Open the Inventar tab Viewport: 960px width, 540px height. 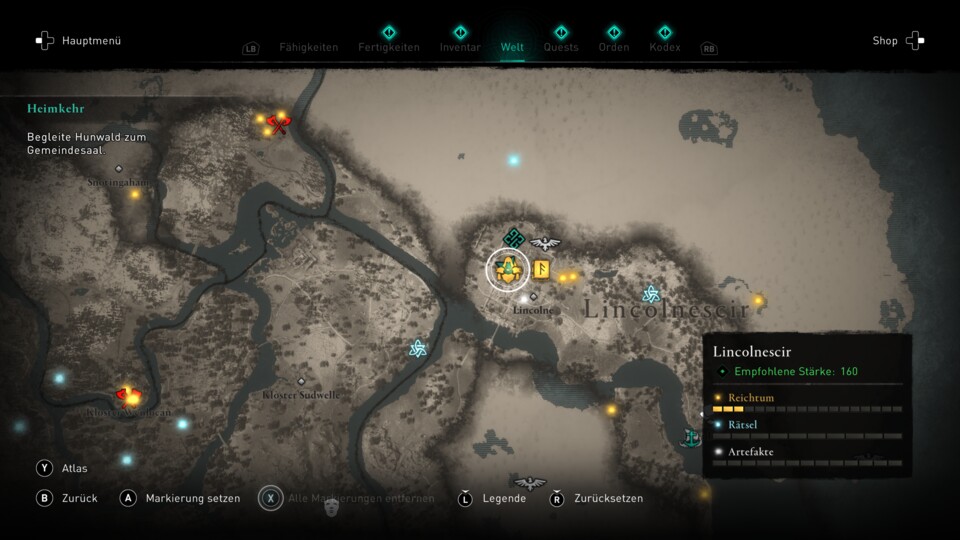tap(460, 47)
